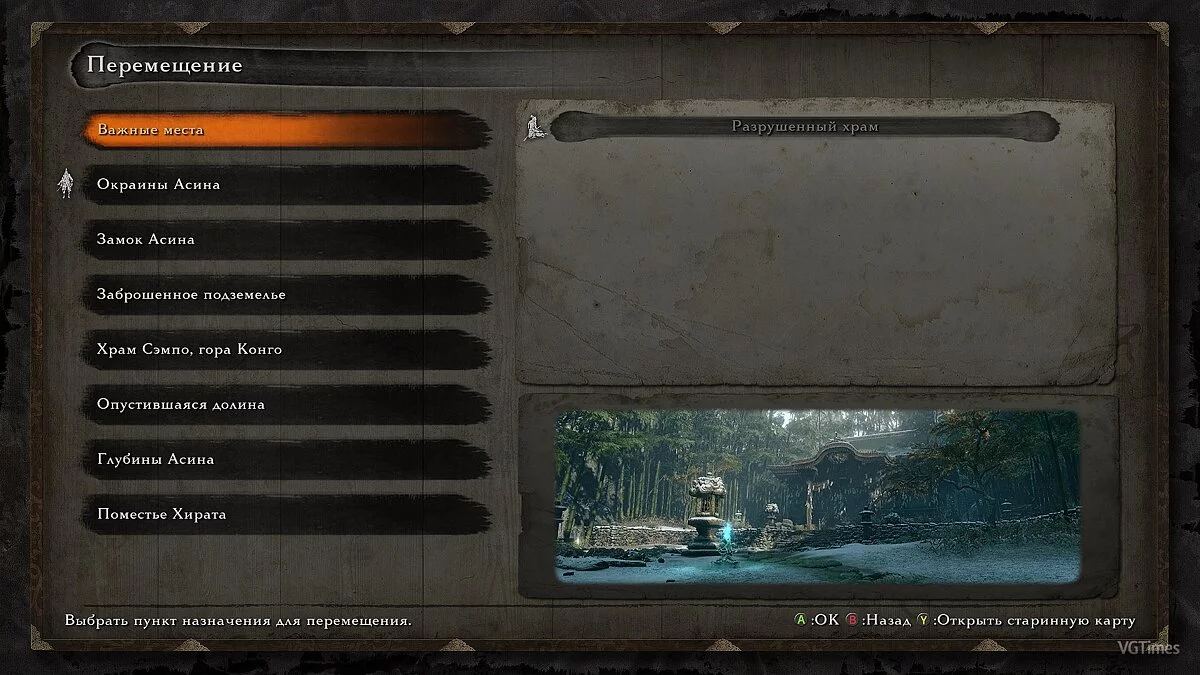Select Глубины Асина from the list
Viewport: 1200px width, 675px height.
287,460
